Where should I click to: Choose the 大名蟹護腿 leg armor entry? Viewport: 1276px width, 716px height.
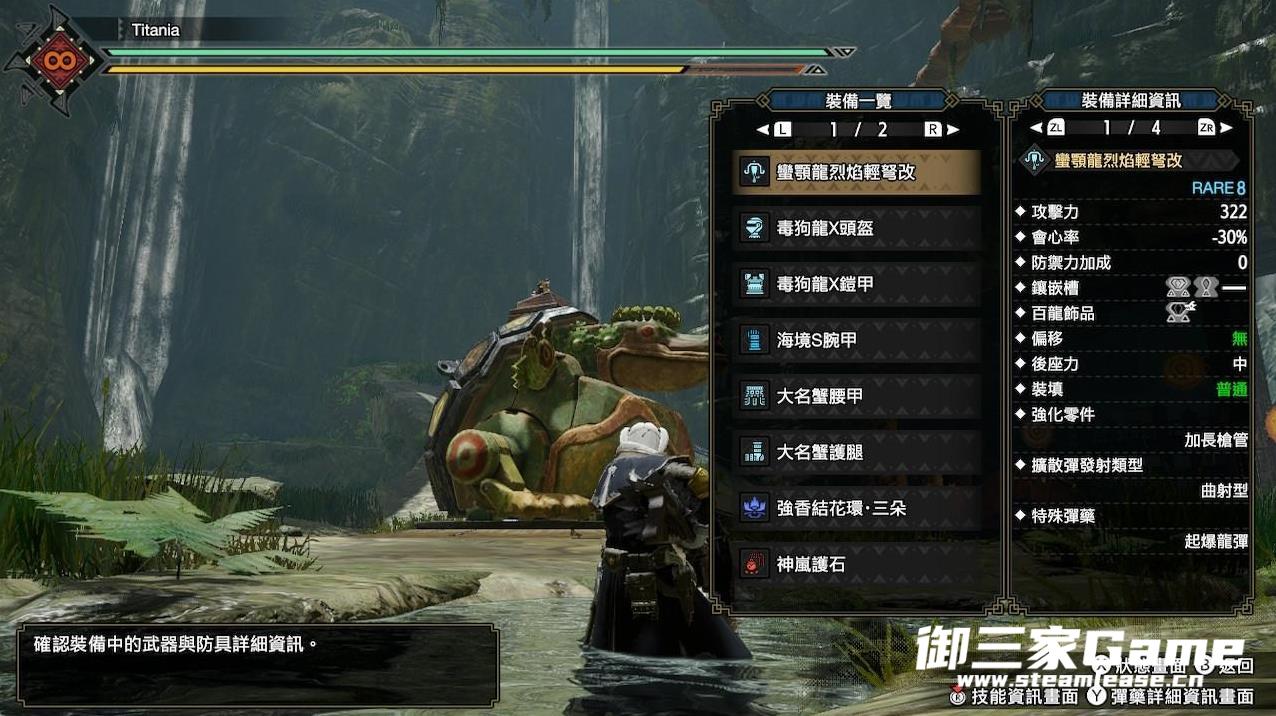point(856,452)
